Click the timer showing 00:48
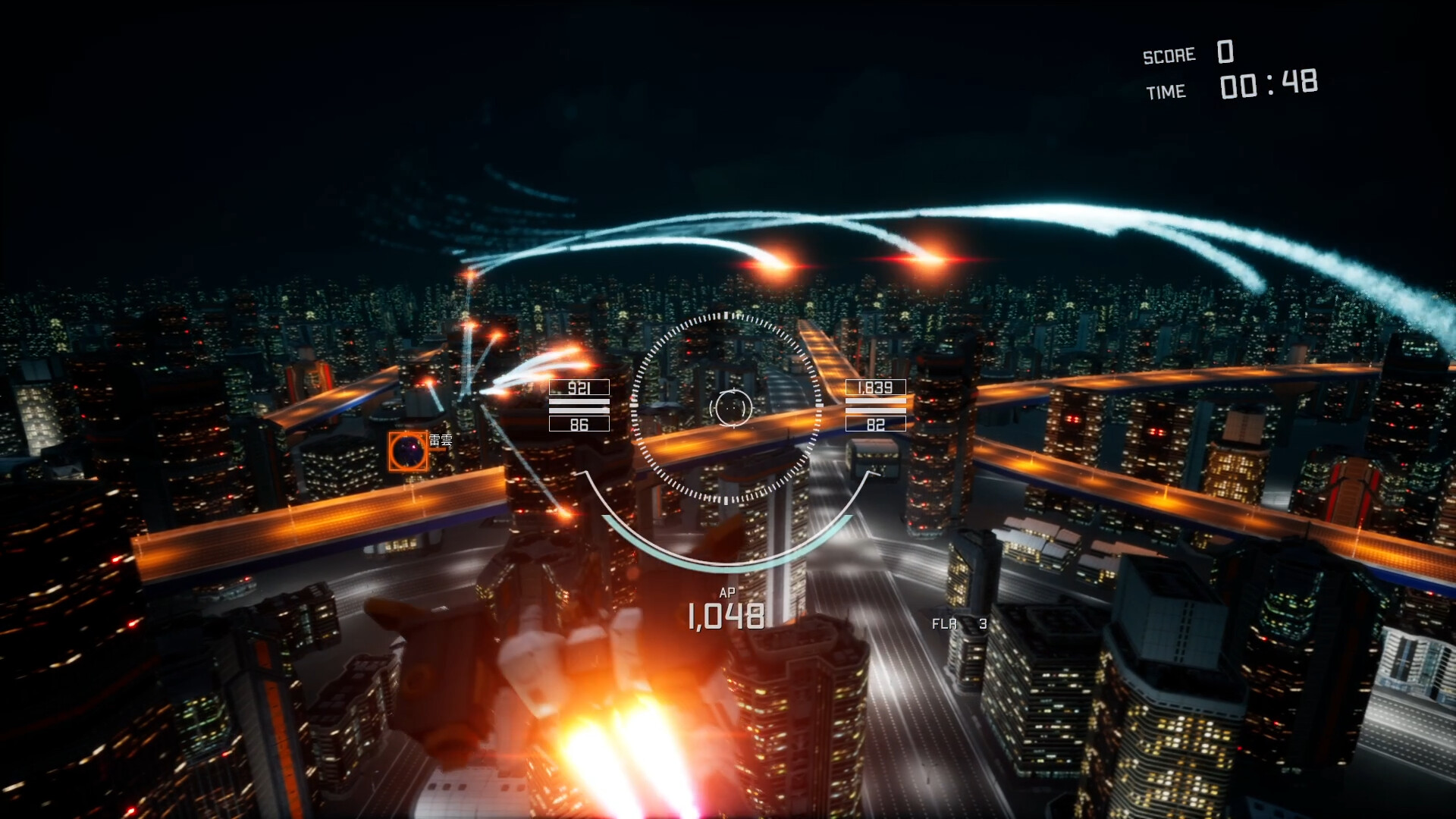 point(1269,85)
